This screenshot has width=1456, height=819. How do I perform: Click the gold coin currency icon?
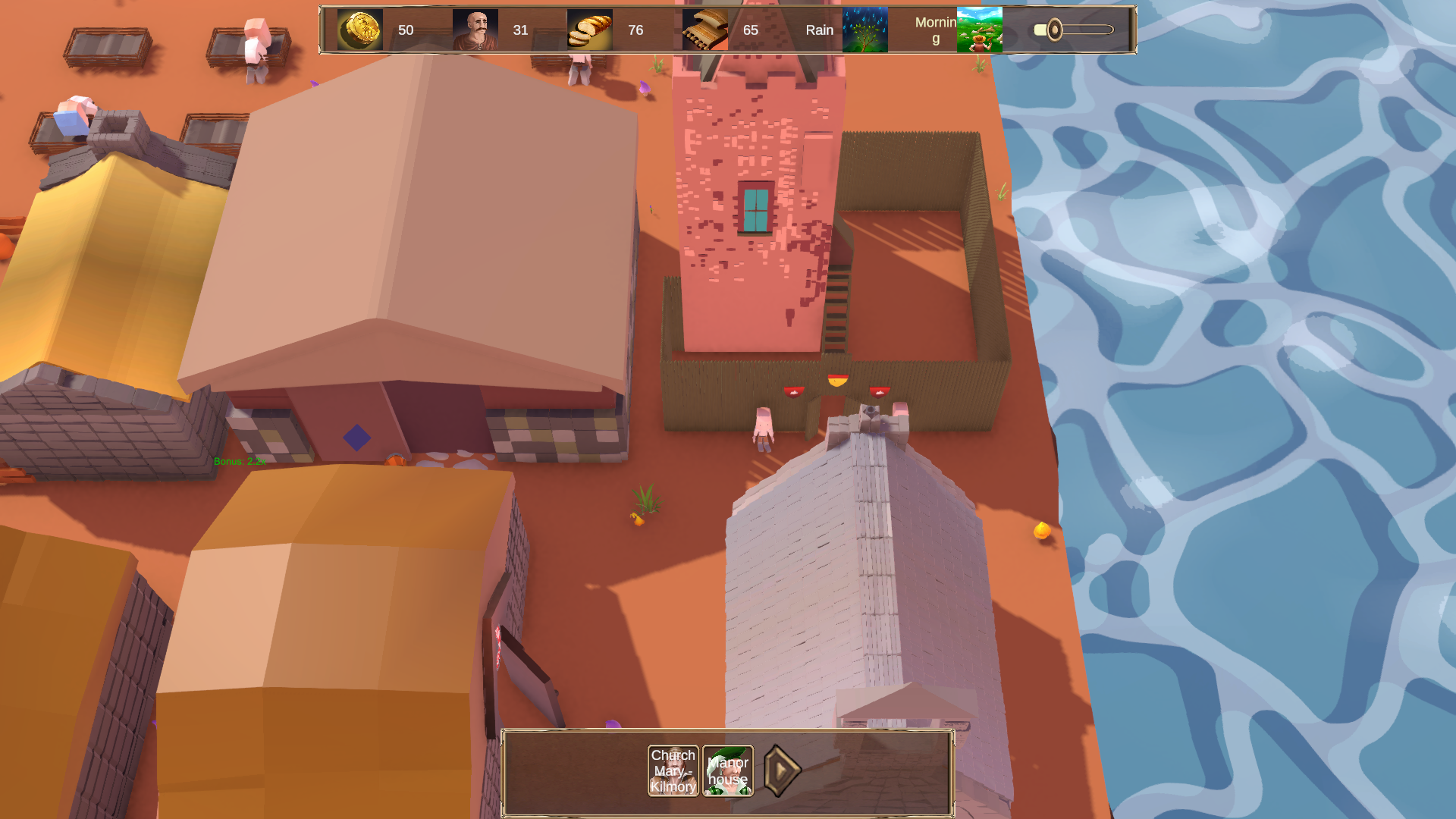tap(360, 30)
